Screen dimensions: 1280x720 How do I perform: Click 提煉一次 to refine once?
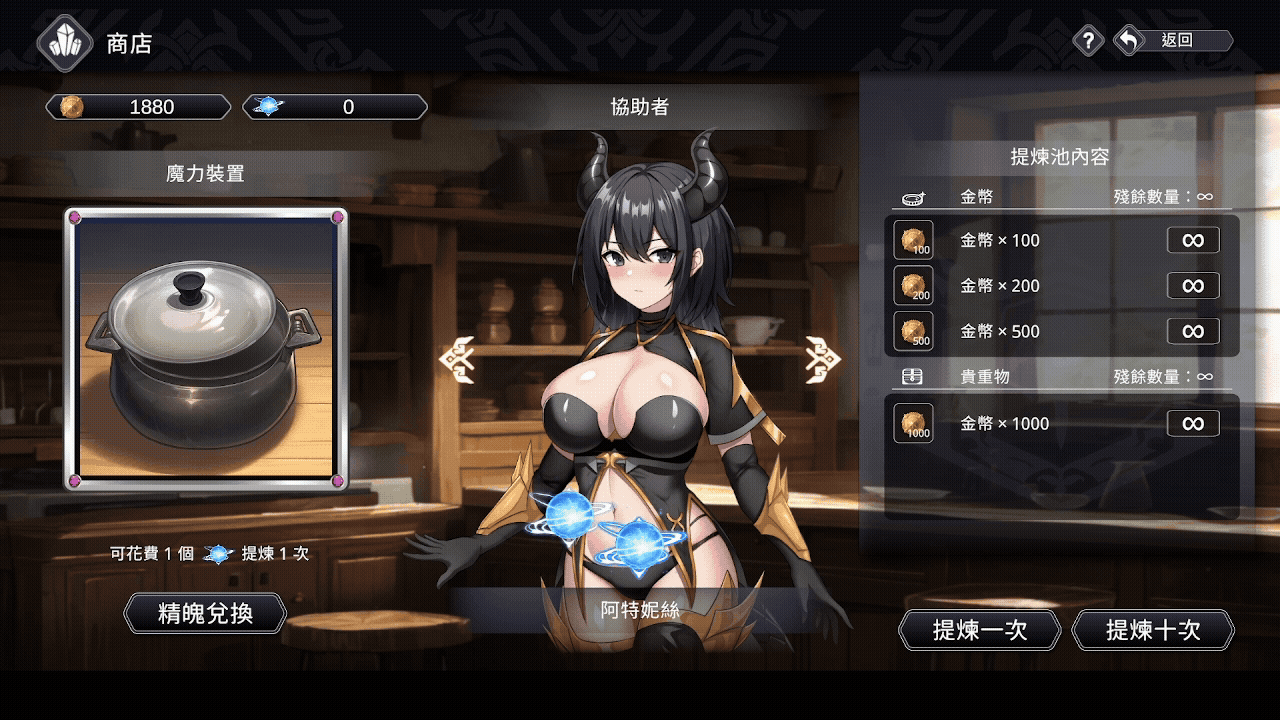(x=980, y=630)
